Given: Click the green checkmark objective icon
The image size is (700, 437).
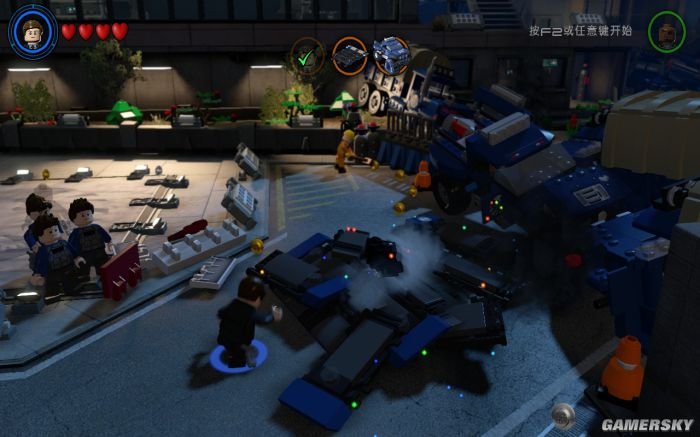Looking at the screenshot, I should click(307, 56).
